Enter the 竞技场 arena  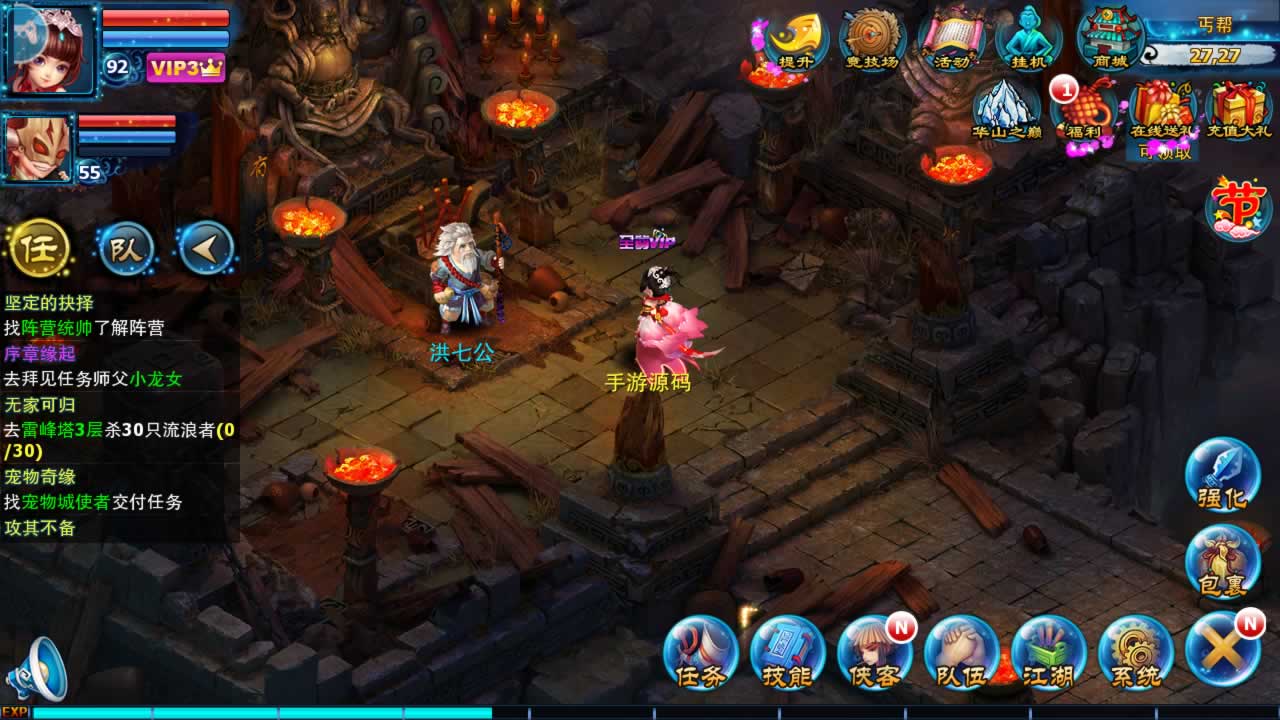[873, 40]
